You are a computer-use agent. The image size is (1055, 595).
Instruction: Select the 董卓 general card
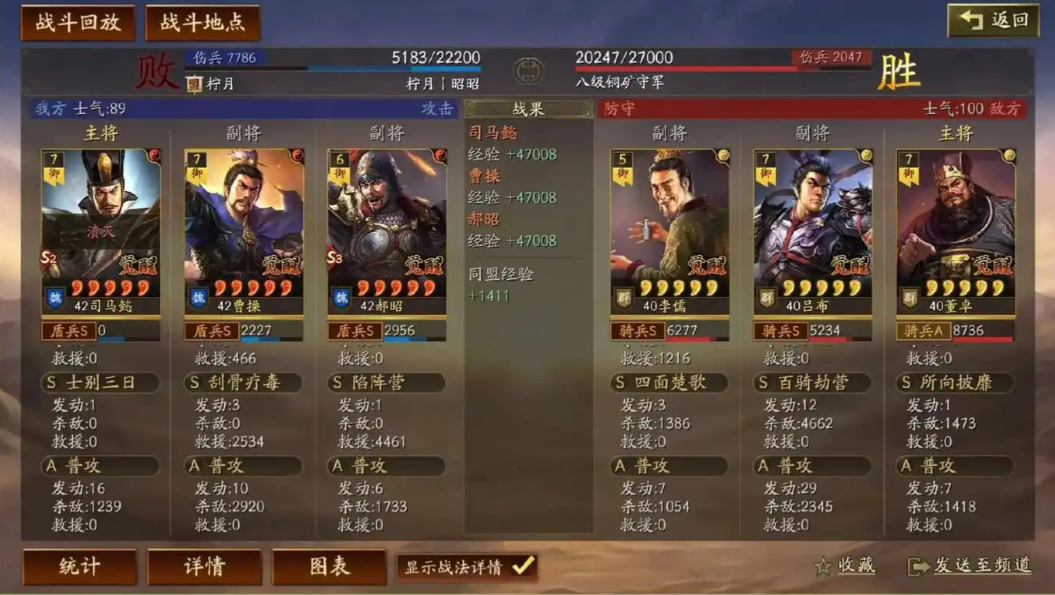point(956,230)
